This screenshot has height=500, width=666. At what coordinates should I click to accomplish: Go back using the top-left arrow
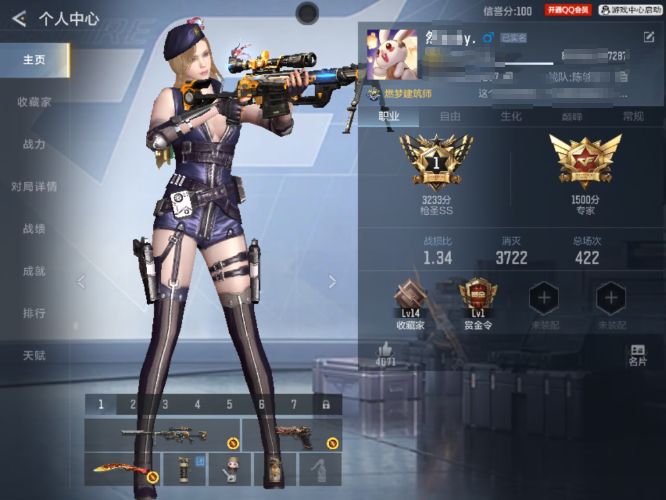tap(18, 18)
